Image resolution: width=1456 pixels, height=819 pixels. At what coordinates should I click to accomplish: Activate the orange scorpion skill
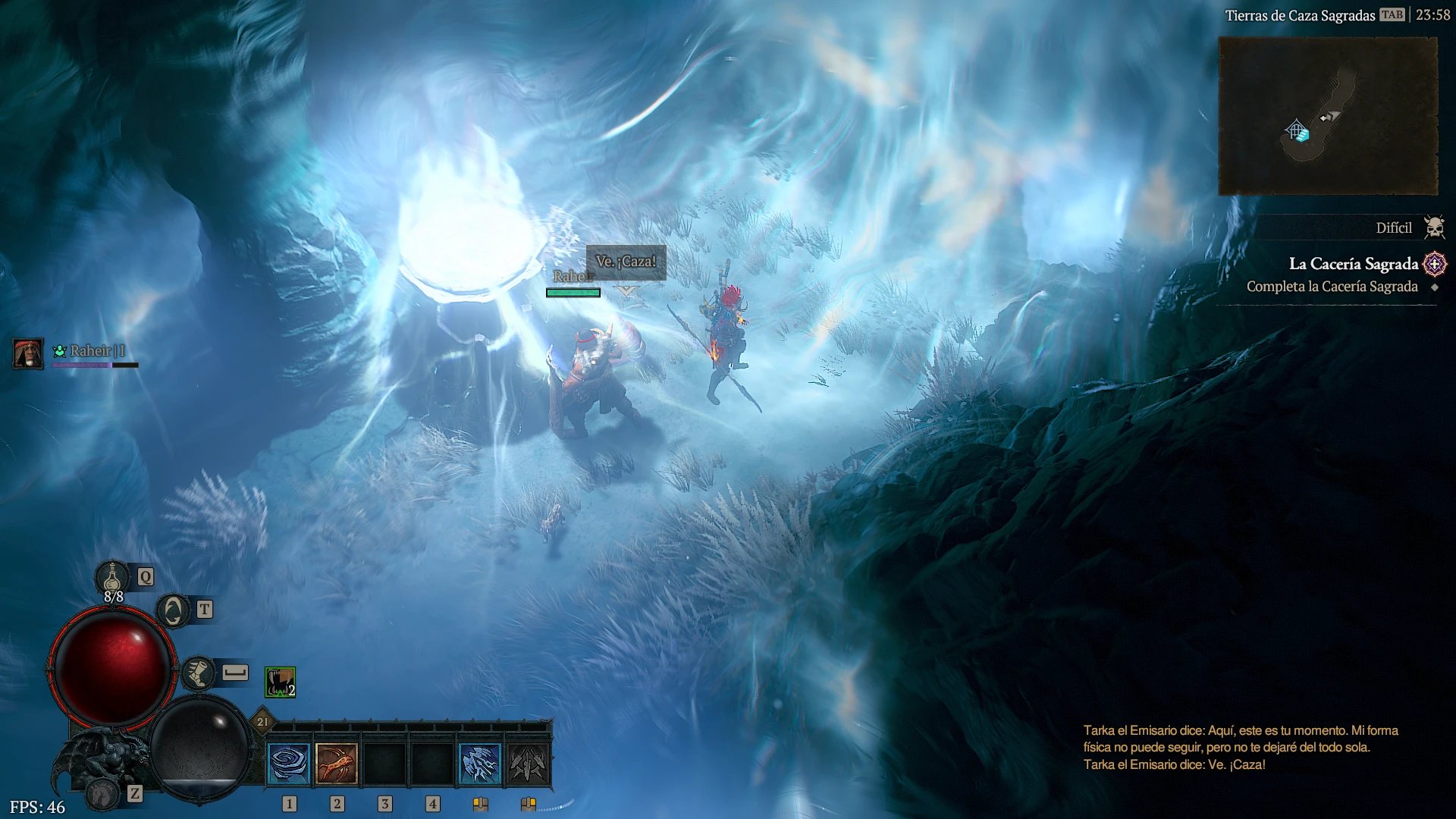(337, 763)
